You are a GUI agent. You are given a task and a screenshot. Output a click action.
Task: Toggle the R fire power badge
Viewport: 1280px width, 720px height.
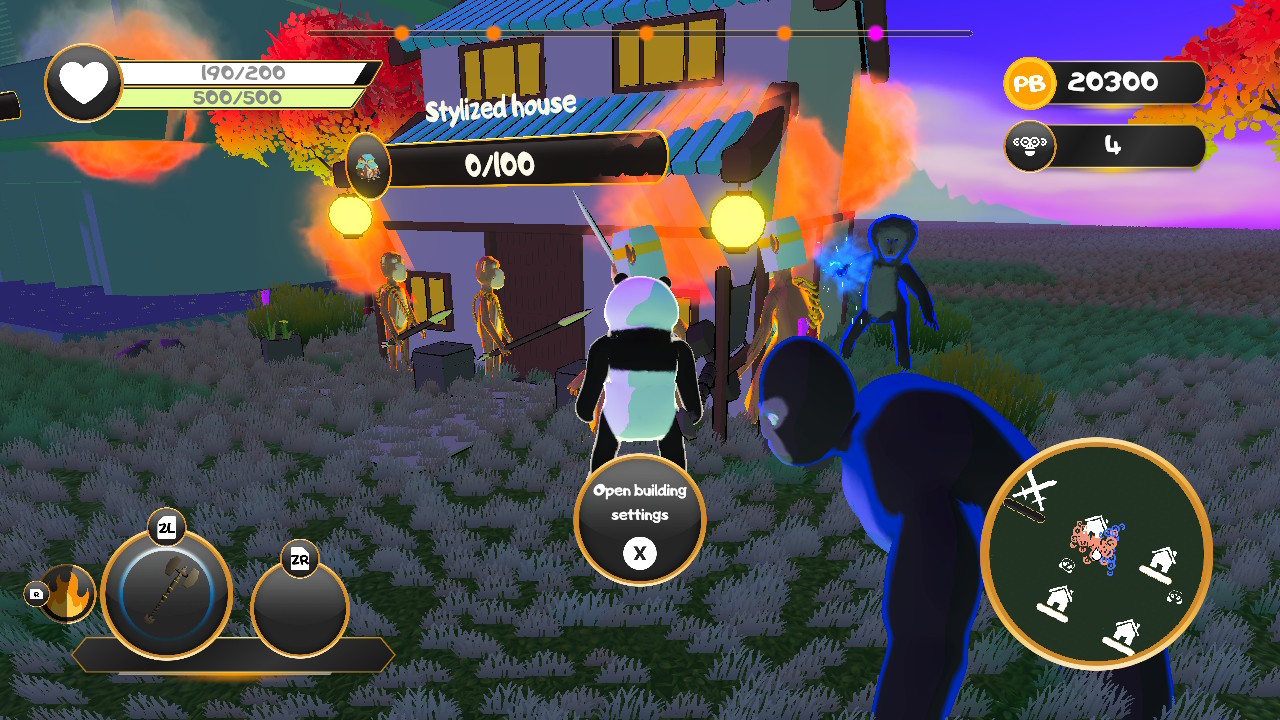coord(38,592)
